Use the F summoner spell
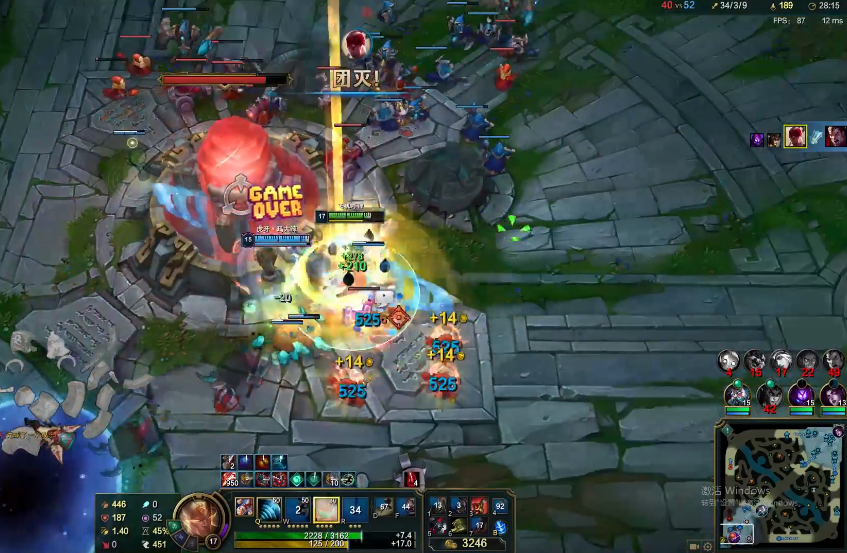The width and height of the screenshot is (847, 553). pos(406,507)
